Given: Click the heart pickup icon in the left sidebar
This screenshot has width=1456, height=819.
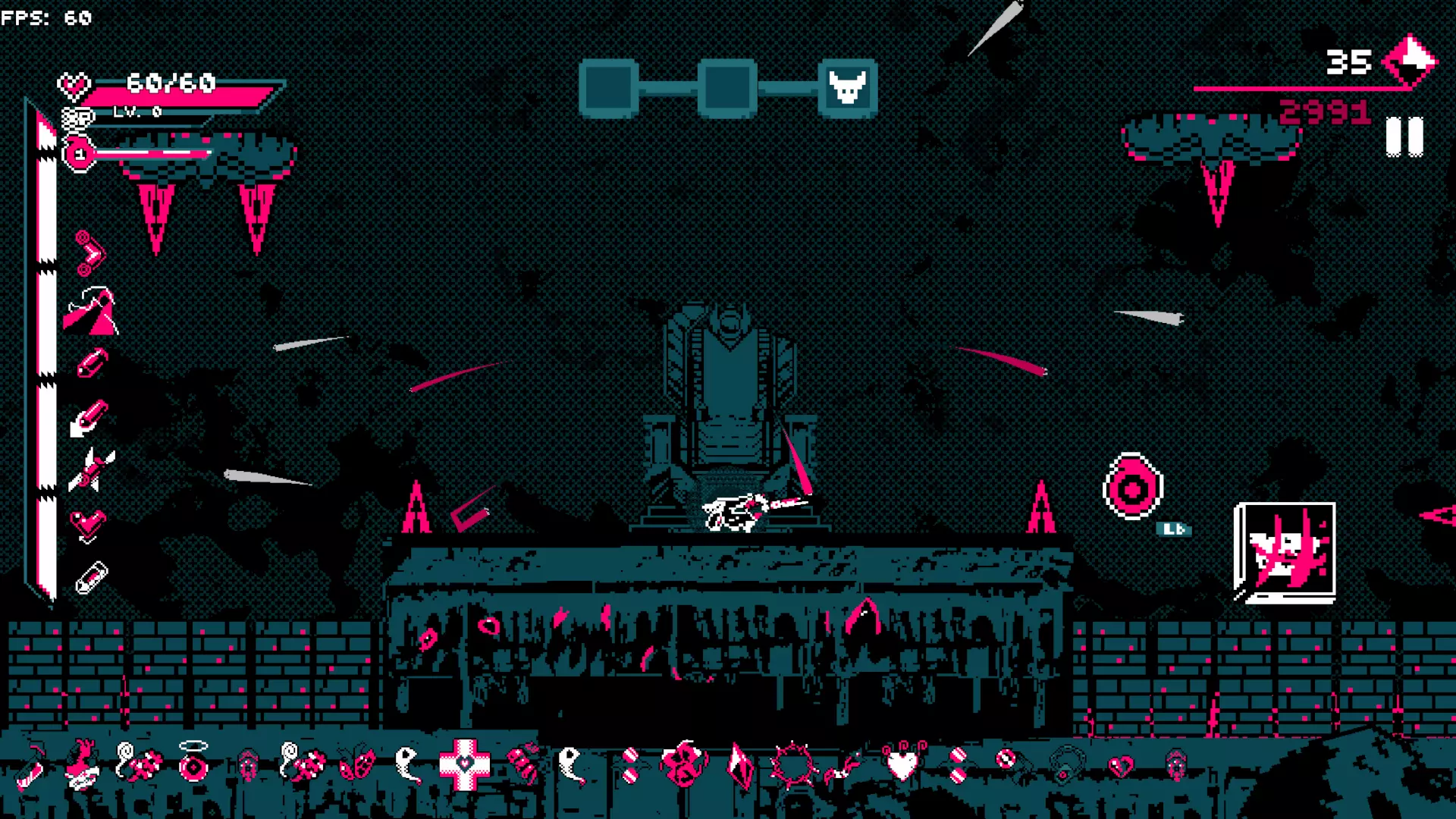Looking at the screenshot, I should pyautogui.click(x=86, y=522).
